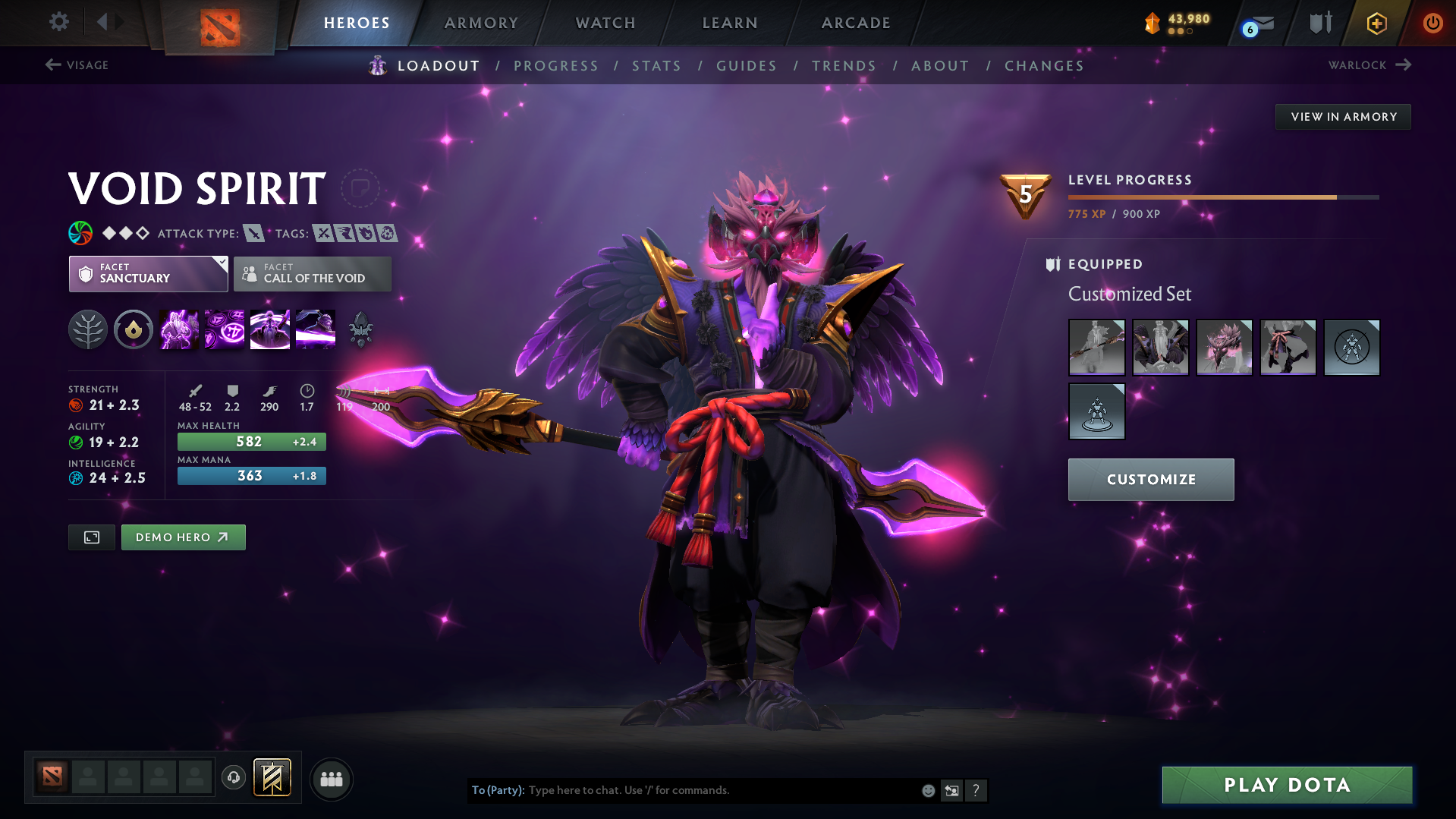This screenshot has width=1456, height=819.
Task: Open the ARMORY menu tab
Action: tap(481, 23)
